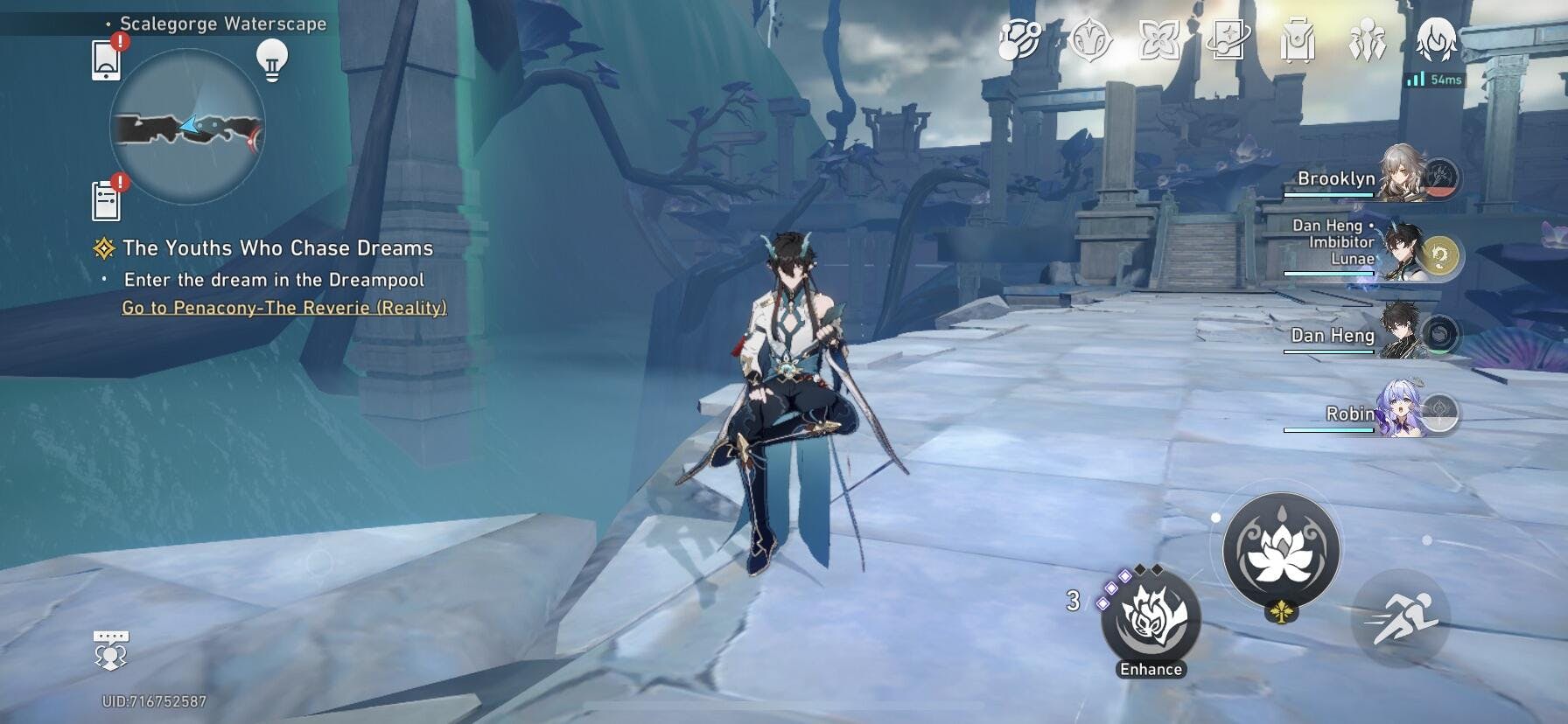
Task: Open the connected nodes icon in top bar
Action: tap(1020, 40)
